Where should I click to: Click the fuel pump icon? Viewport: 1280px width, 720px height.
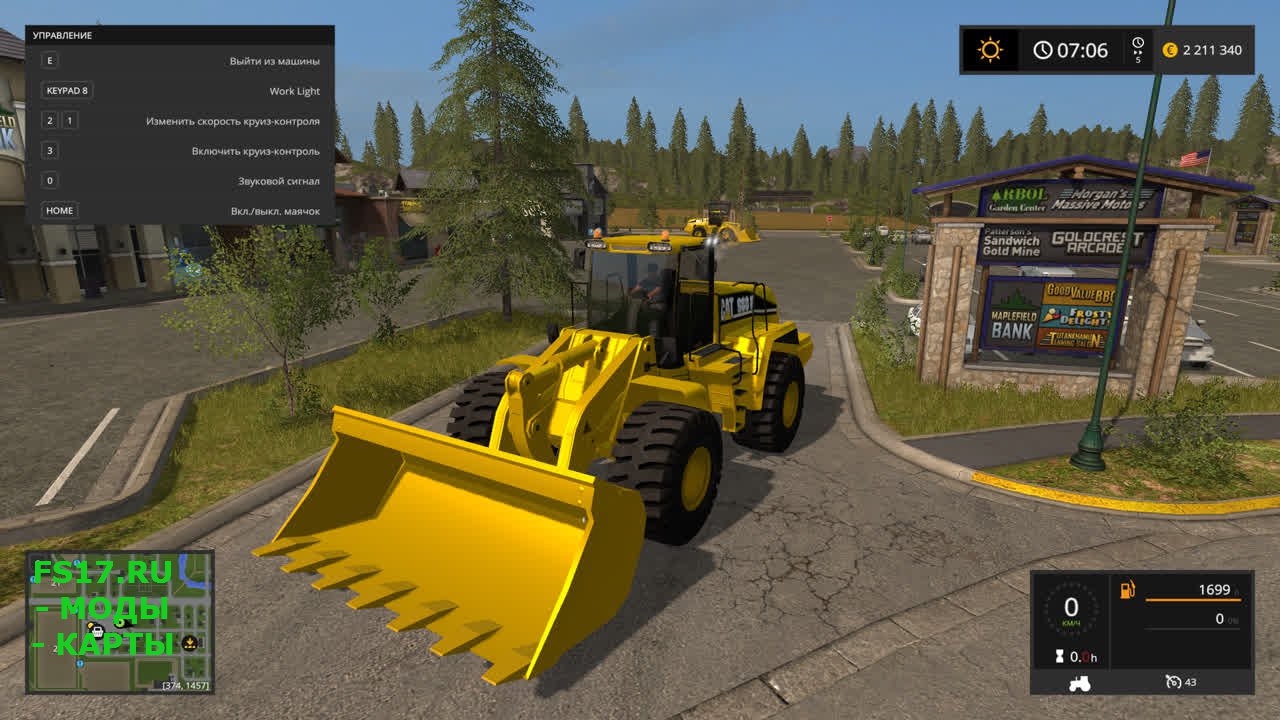1128,590
